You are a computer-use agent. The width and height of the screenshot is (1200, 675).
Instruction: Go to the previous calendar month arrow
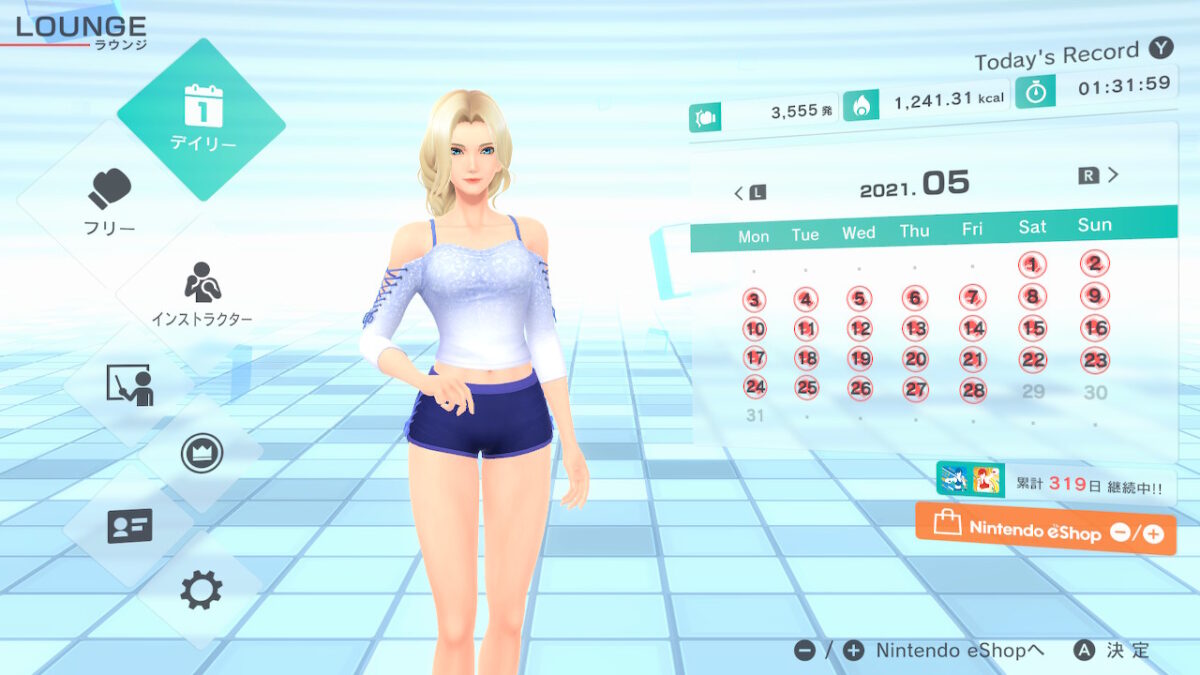(x=750, y=192)
